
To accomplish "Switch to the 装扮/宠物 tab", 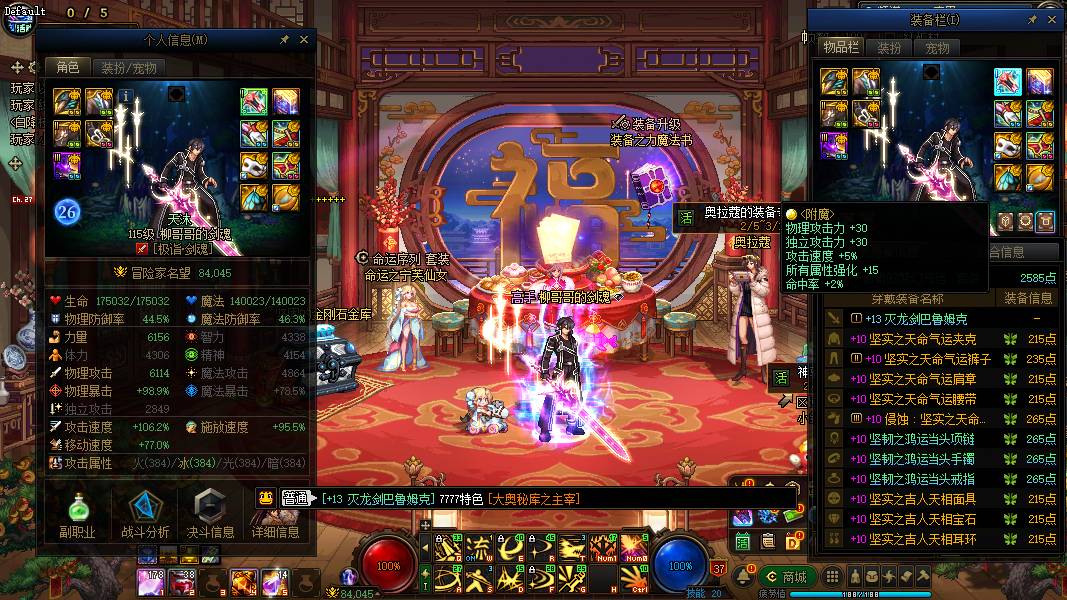I will pos(129,68).
